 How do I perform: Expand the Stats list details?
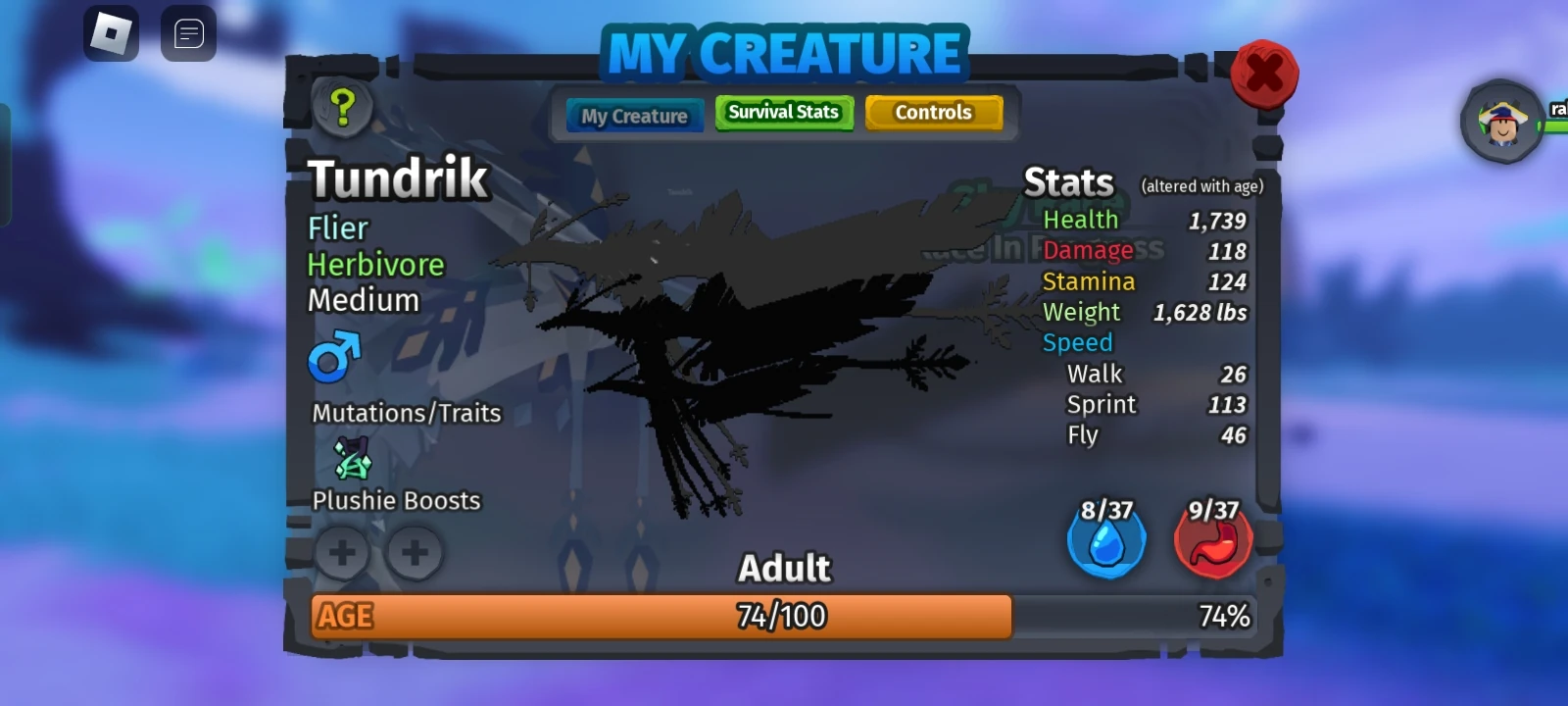[x=1067, y=182]
